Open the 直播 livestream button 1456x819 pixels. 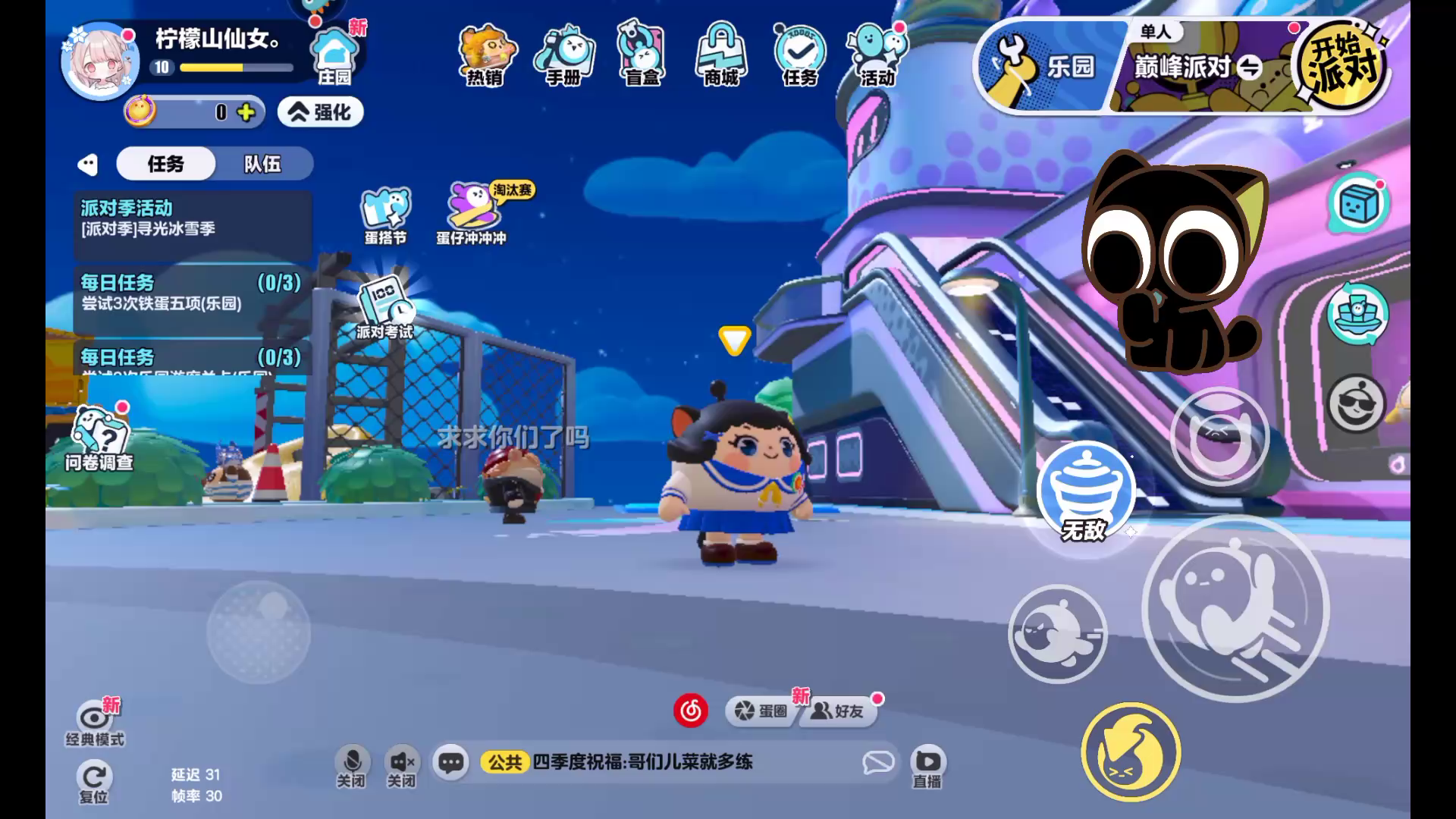[x=927, y=766]
